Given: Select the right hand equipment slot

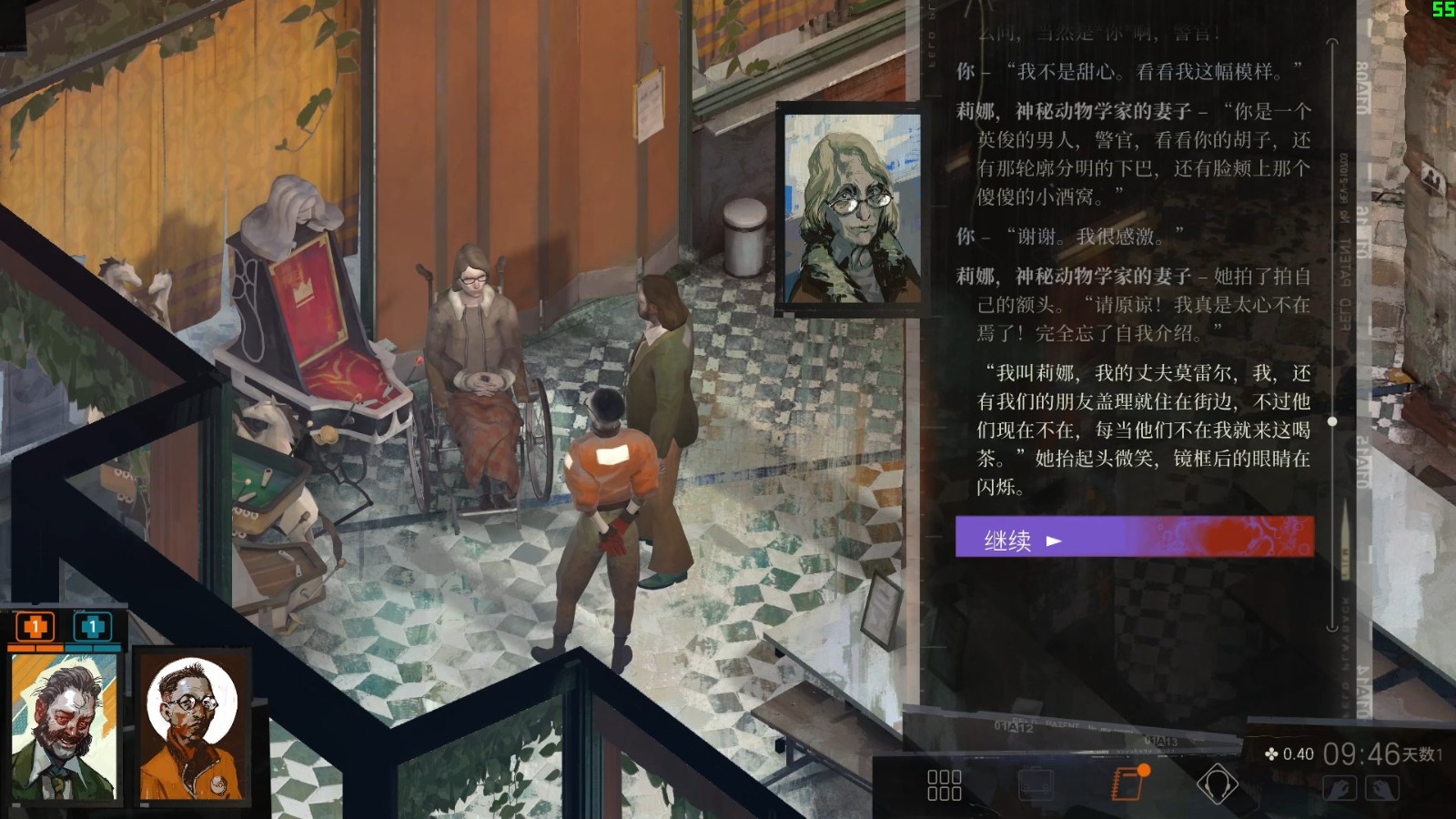Looking at the screenshot, I should tap(1381, 788).
